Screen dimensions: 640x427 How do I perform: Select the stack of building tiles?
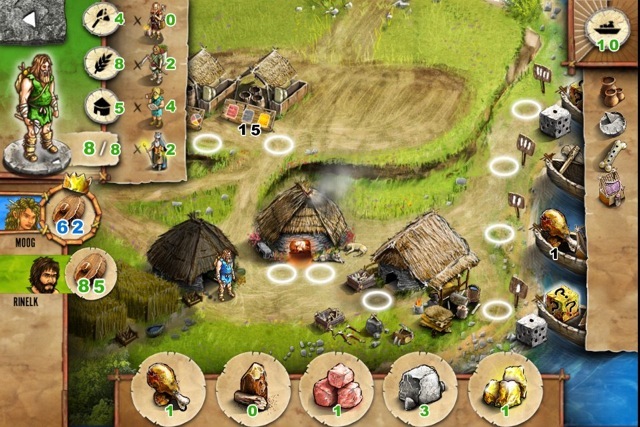[248, 112]
